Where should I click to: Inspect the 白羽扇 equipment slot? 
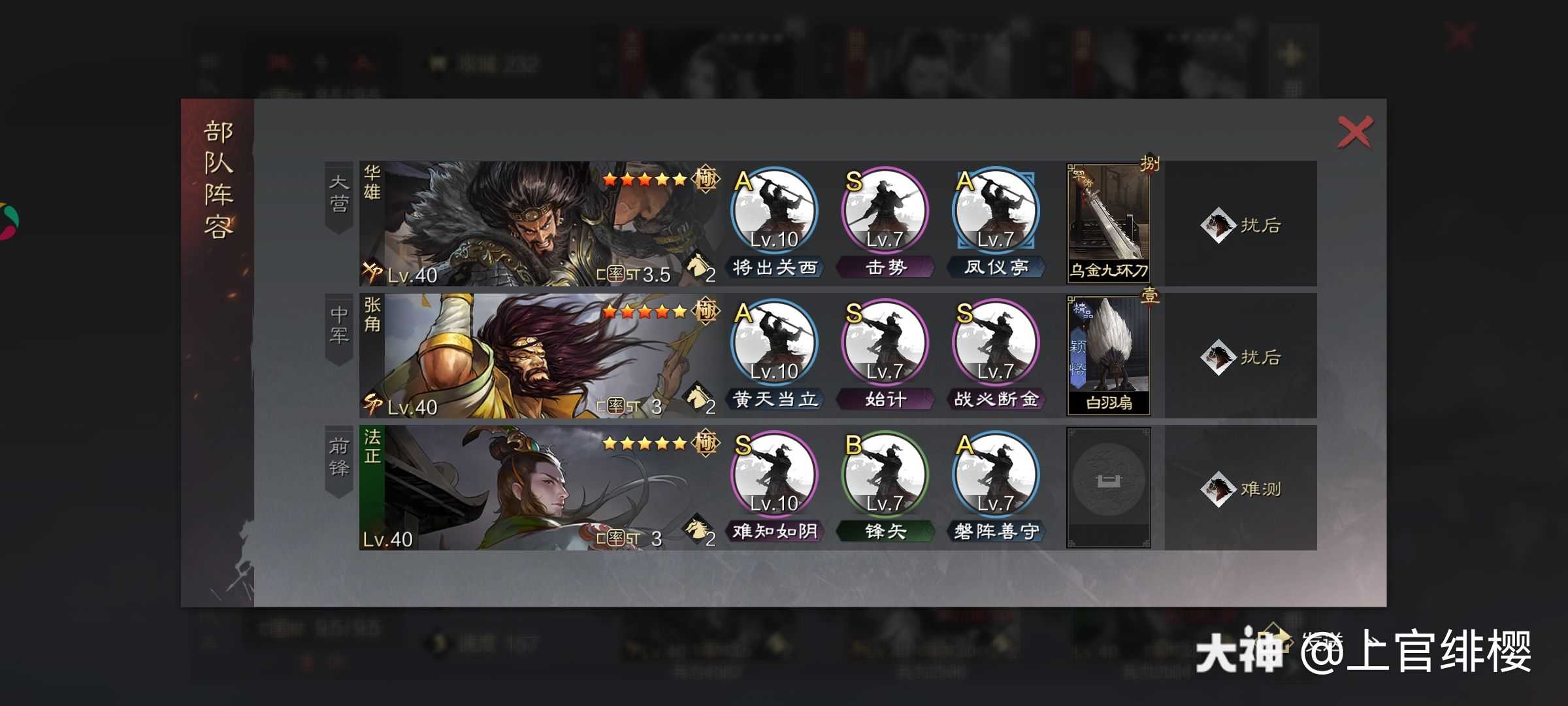[1108, 356]
